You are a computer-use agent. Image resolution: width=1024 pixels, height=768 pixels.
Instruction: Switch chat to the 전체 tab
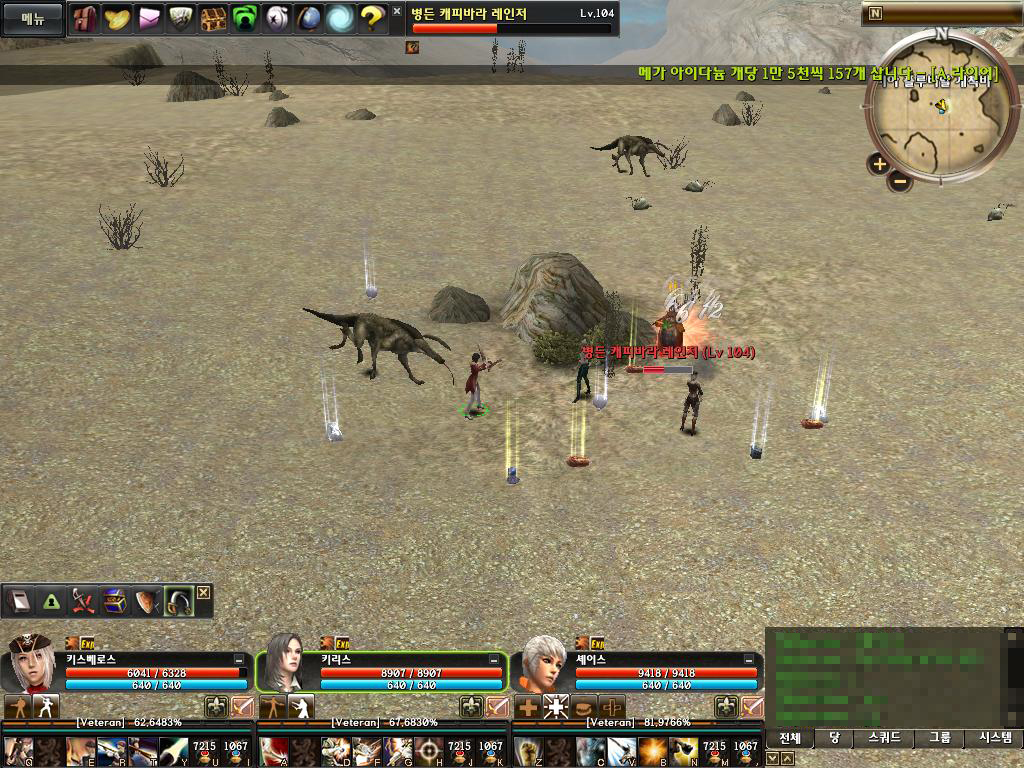coord(790,739)
